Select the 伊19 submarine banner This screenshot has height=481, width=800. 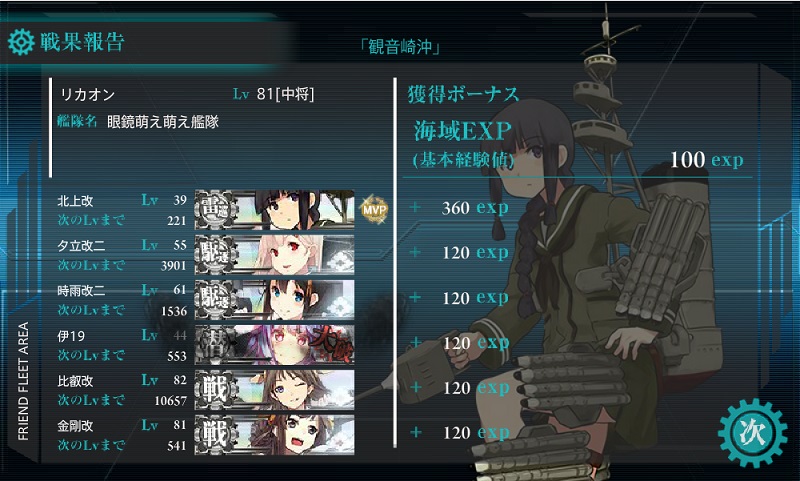pyautogui.click(x=275, y=343)
